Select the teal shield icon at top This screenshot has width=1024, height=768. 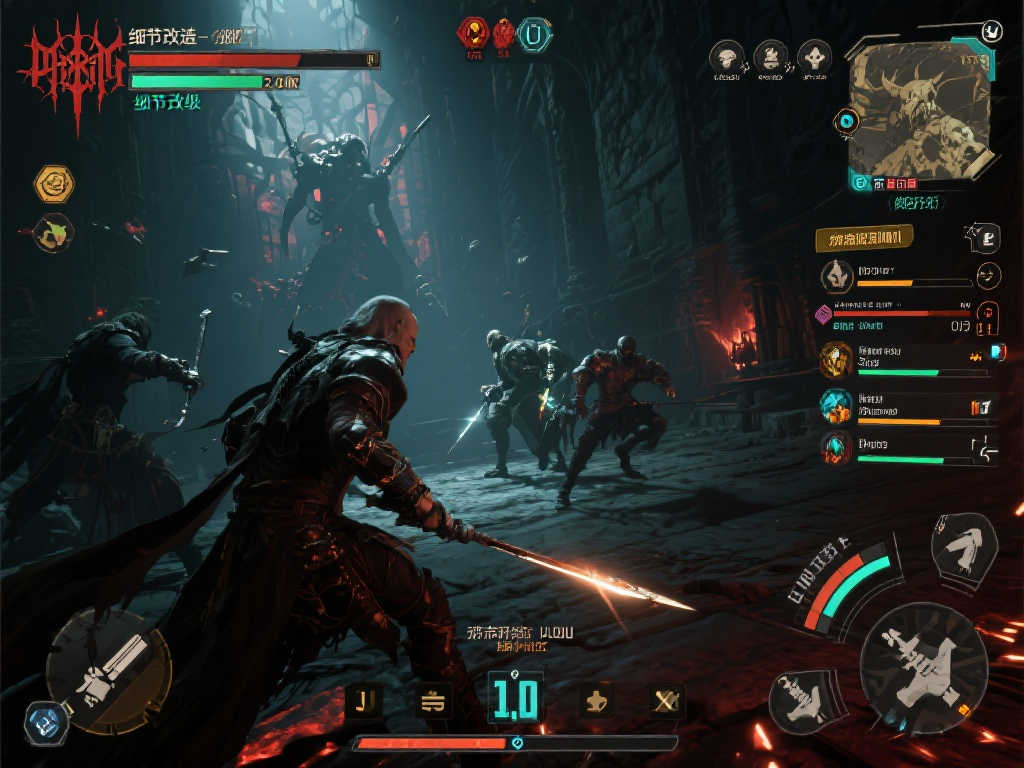[535, 35]
